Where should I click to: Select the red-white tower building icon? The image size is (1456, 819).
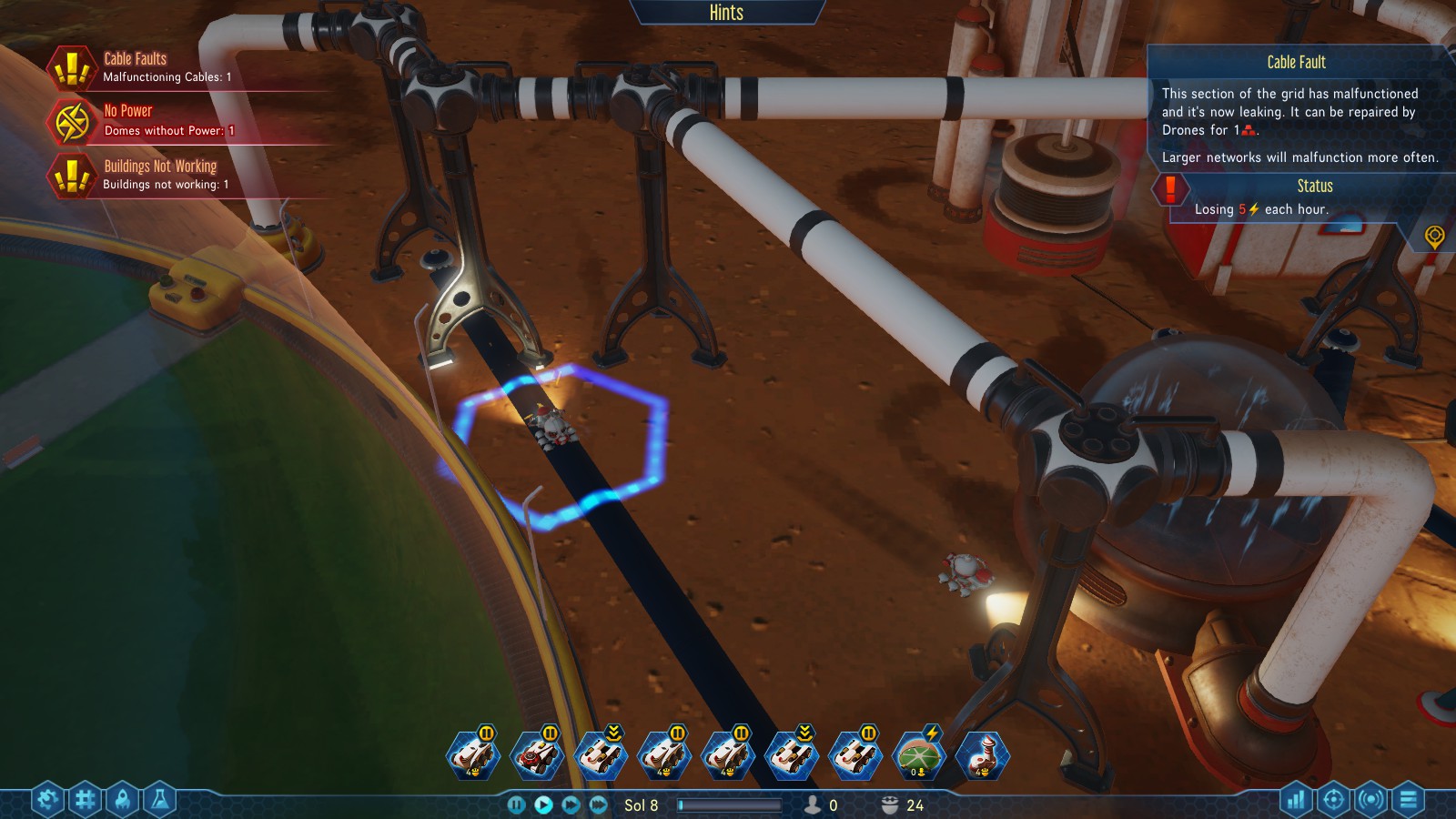[x=983, y=756]
